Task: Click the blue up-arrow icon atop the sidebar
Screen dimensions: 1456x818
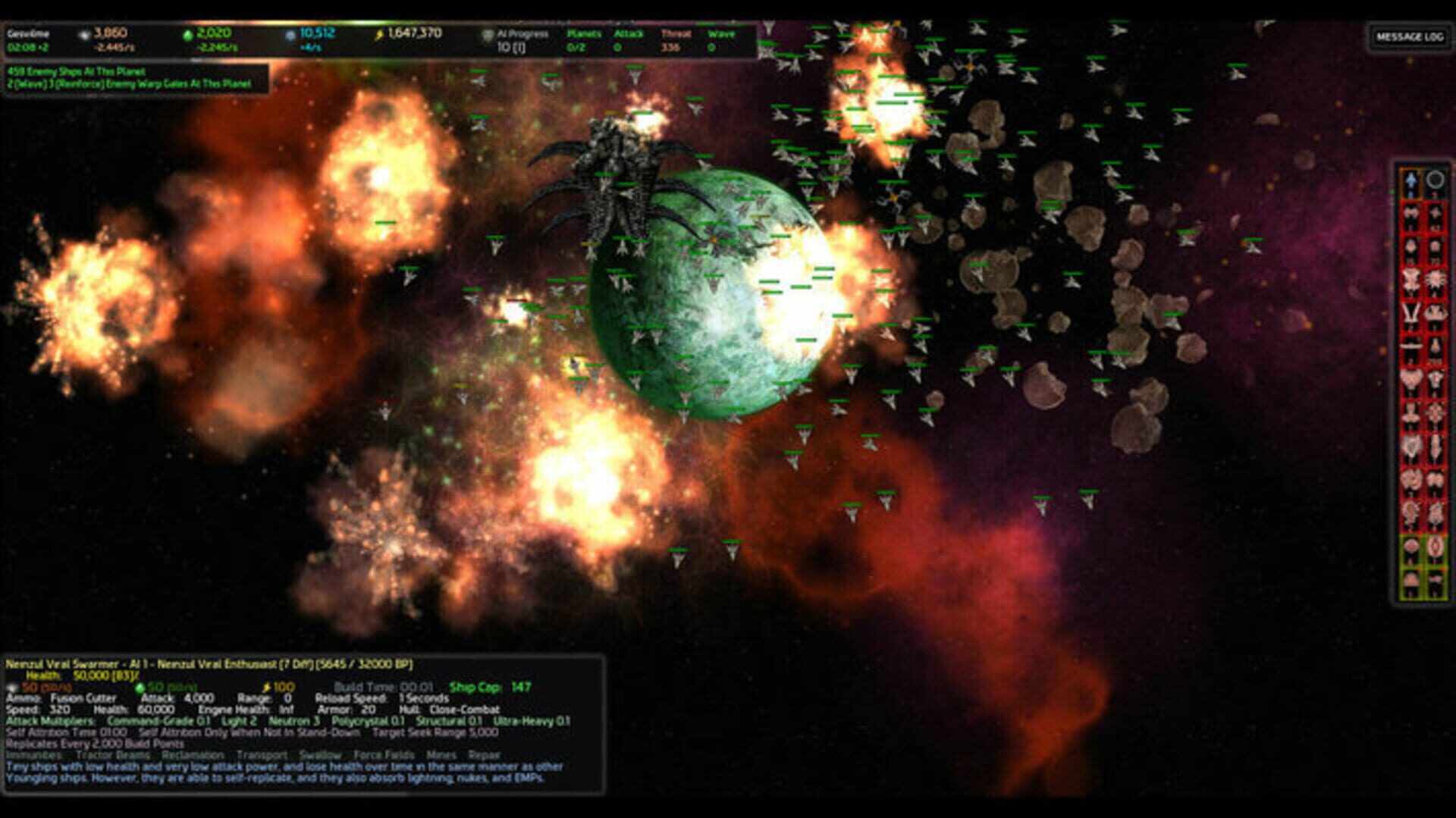Action: (1410, 182)
